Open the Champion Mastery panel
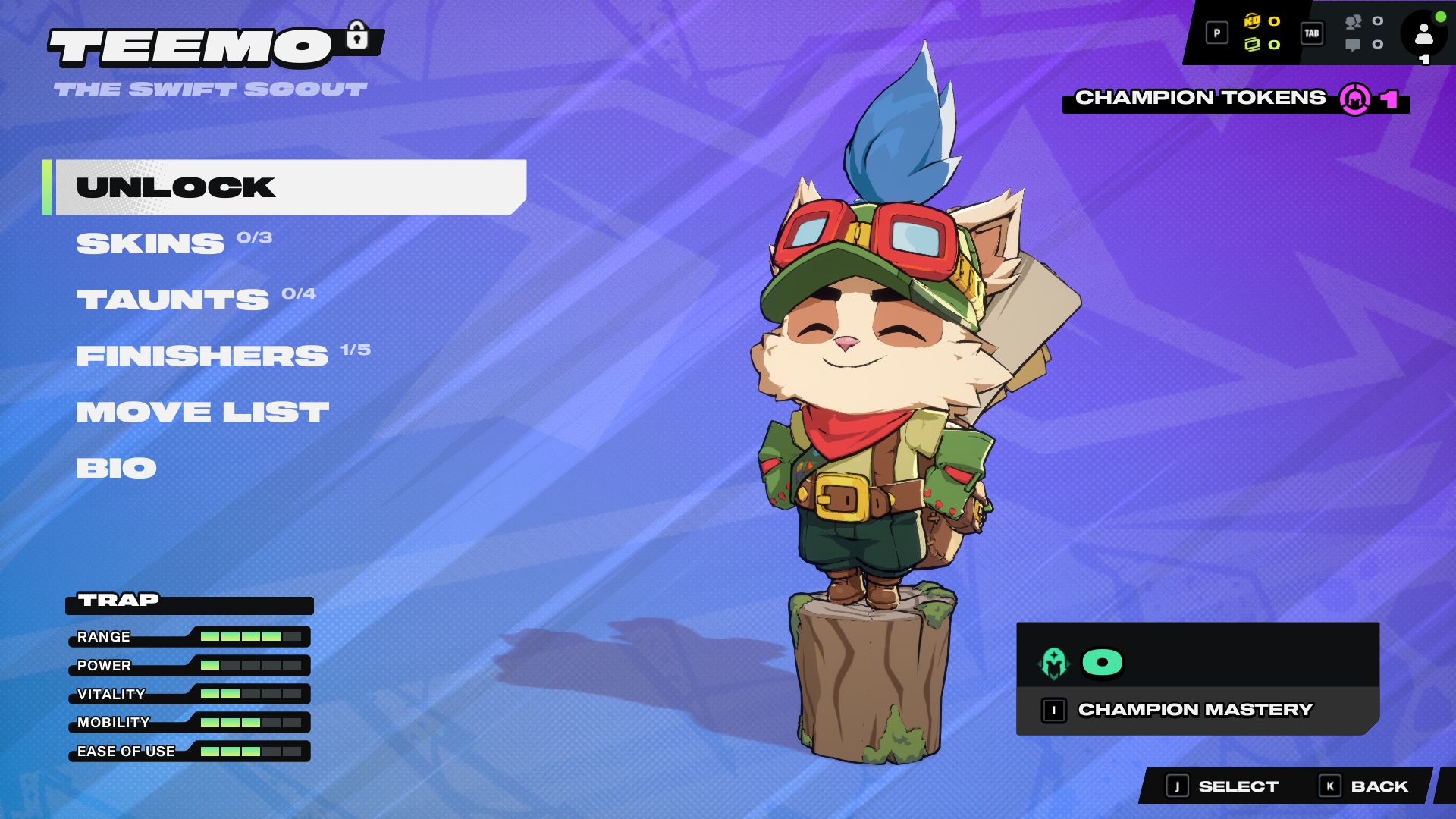This screenshot has width=1456, height=819. coord(1197,710)
